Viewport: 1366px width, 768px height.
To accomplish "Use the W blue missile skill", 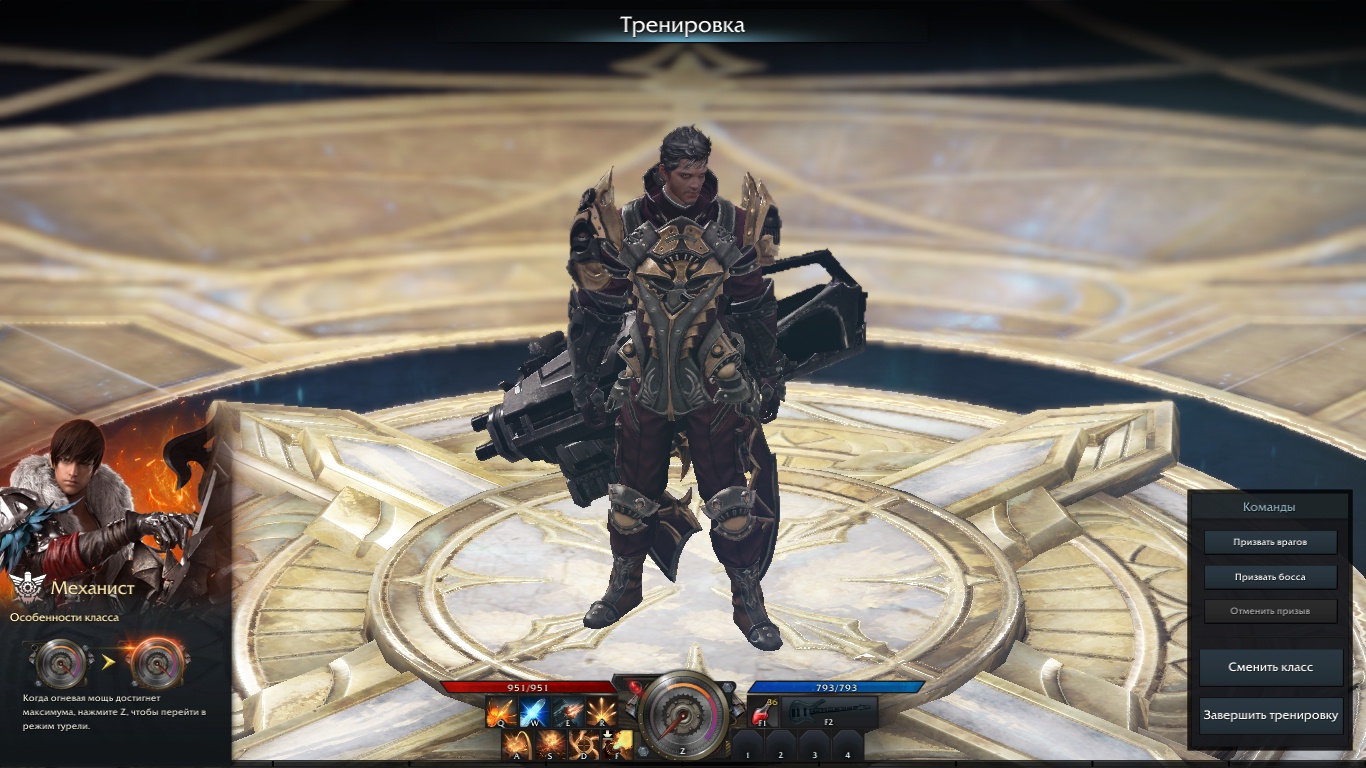I will (x=533, y=713).
